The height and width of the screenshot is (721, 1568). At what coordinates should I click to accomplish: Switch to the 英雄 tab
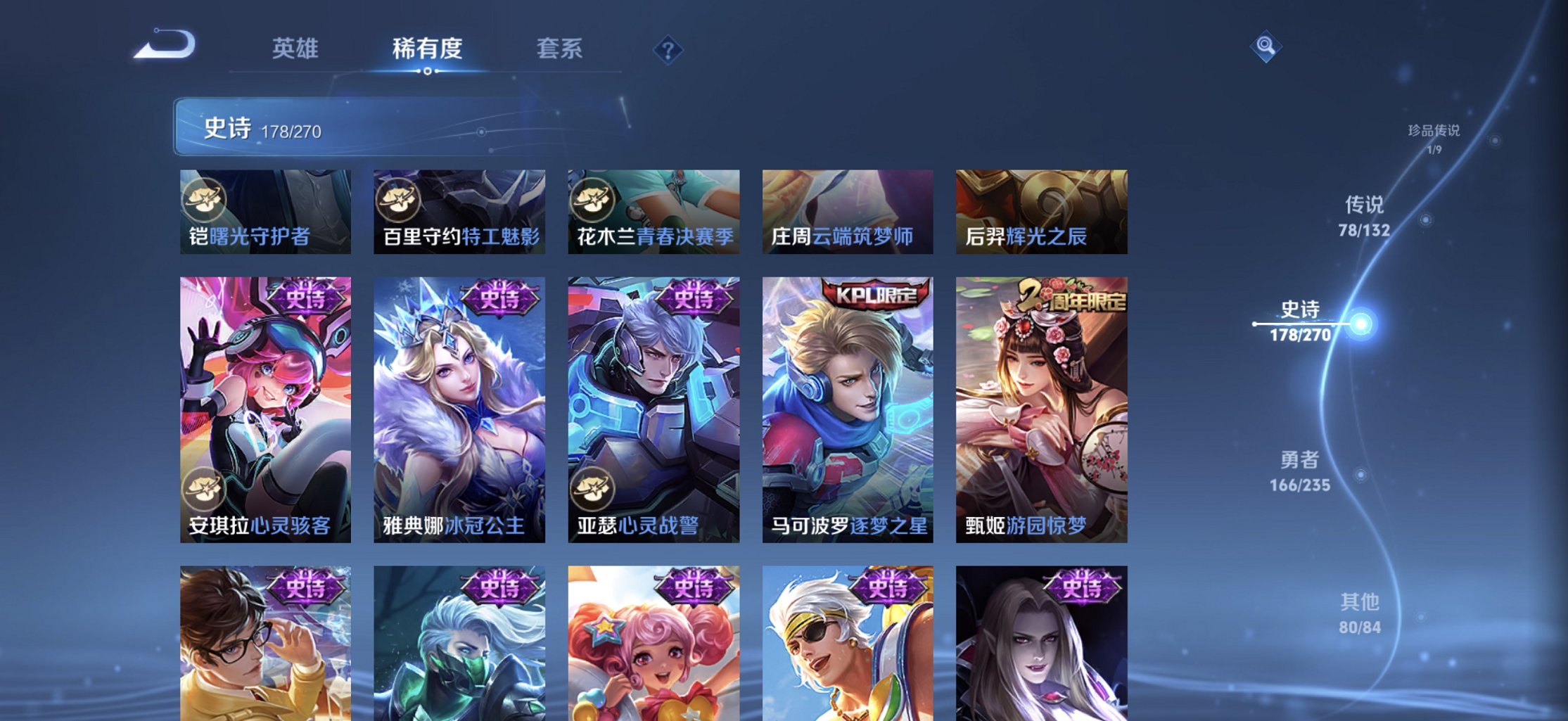pos(295,49)
